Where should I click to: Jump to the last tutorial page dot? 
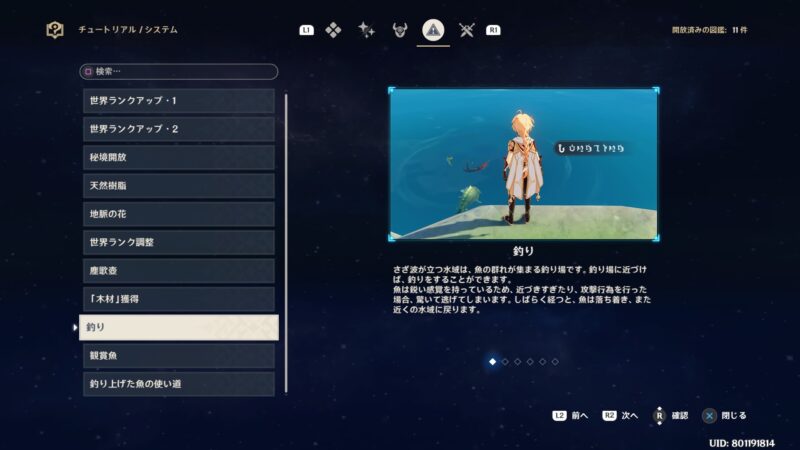(x=555, y=361)
